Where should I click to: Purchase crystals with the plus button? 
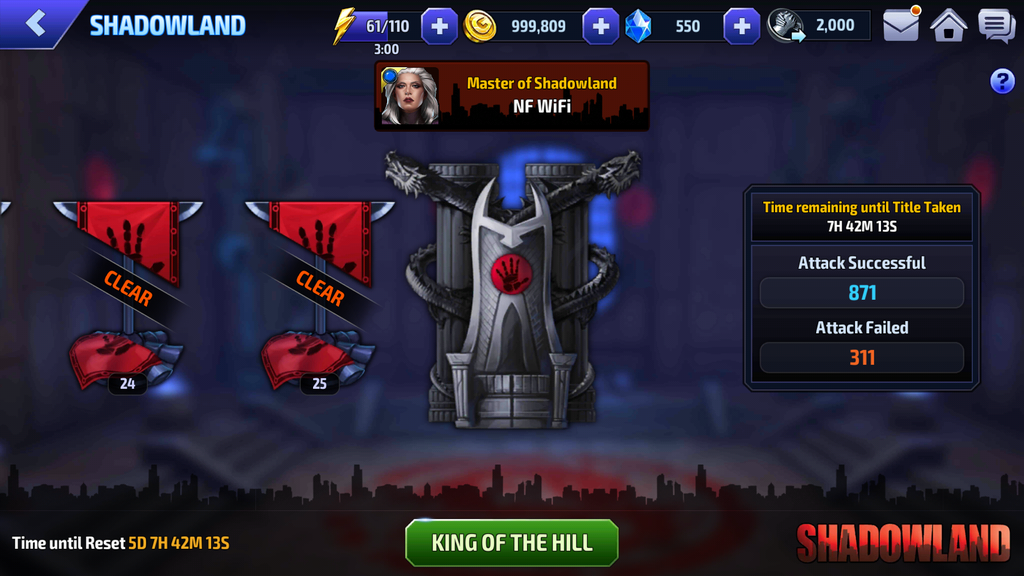pyautogui.click(x=741, y=26)
